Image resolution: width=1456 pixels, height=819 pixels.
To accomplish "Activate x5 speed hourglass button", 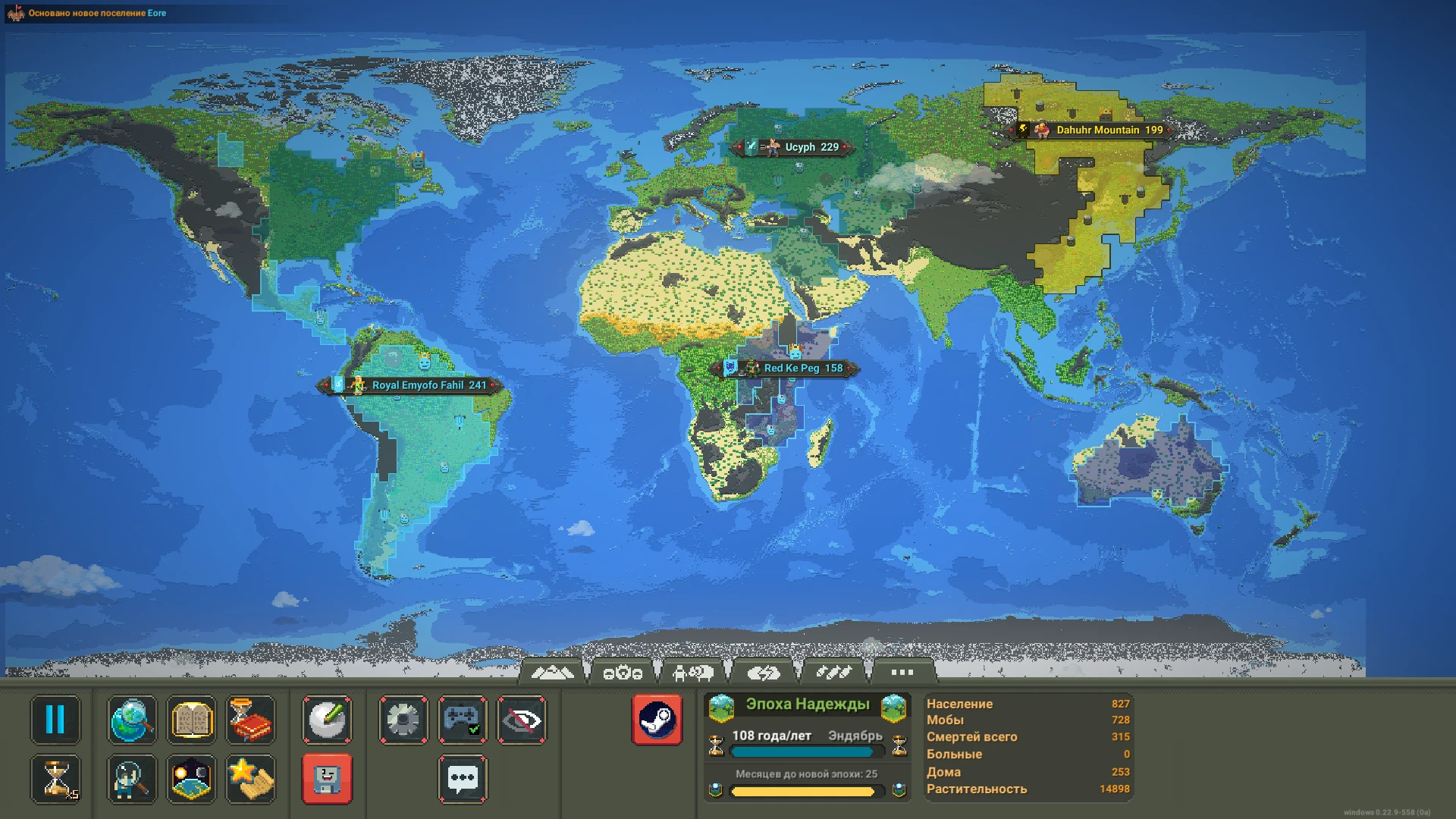I will [55, 779].
